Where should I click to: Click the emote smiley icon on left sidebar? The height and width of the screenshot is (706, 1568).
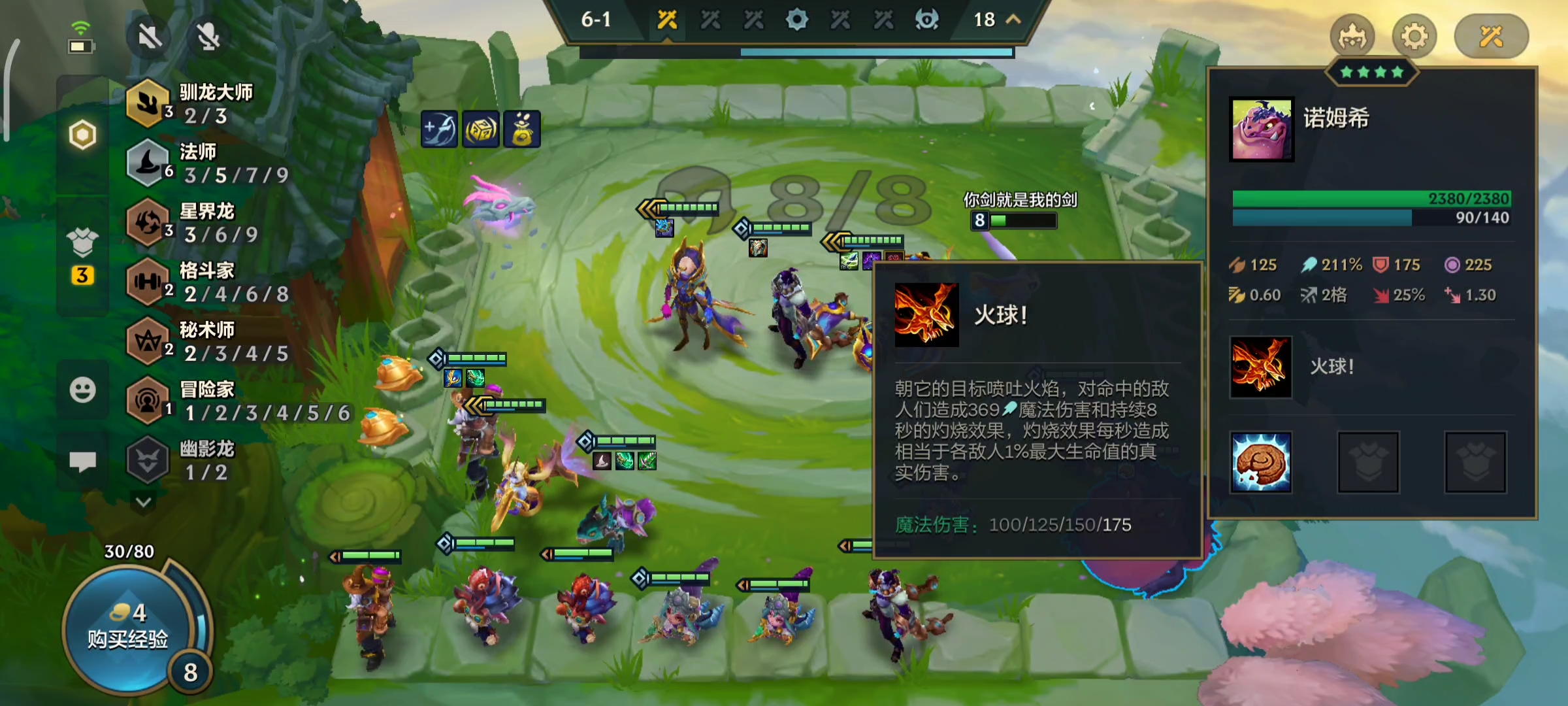coord(82,392)
